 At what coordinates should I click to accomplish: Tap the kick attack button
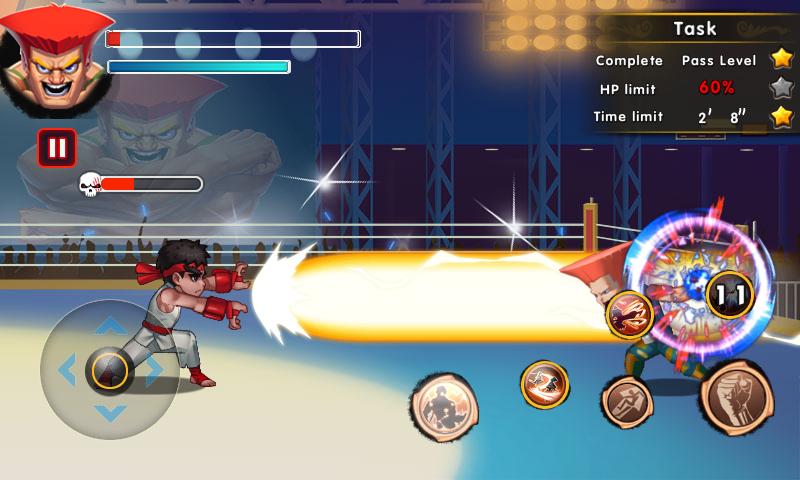click(x=628, y=402)
